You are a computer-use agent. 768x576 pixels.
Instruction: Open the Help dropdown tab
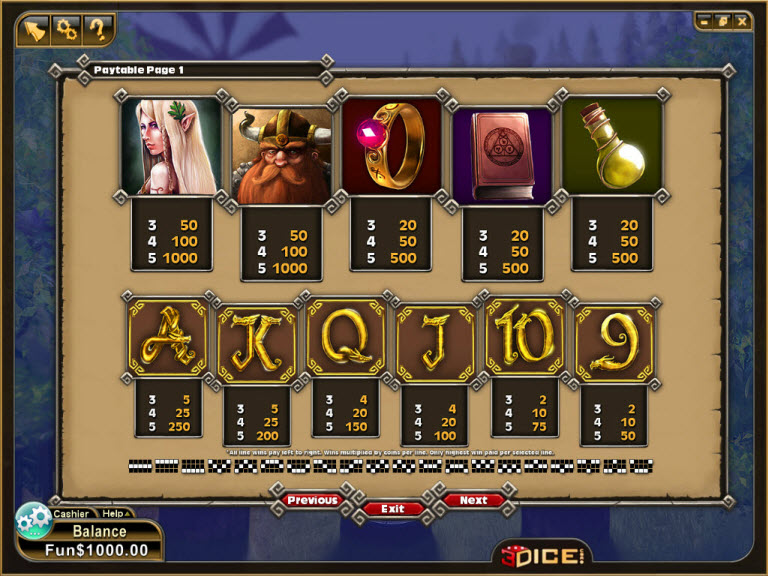[115, 513]
